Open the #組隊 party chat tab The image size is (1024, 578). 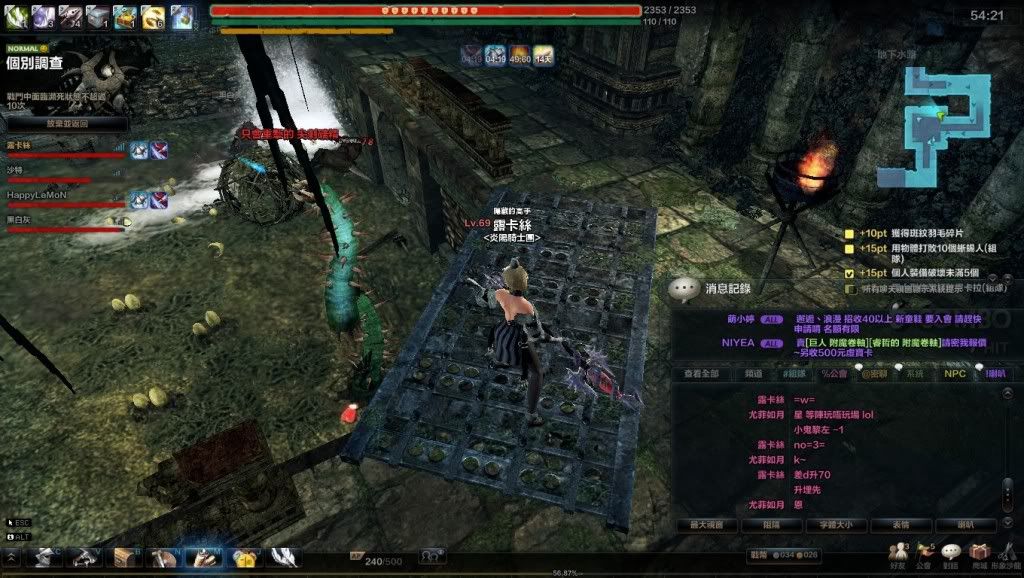coord(793,373)
